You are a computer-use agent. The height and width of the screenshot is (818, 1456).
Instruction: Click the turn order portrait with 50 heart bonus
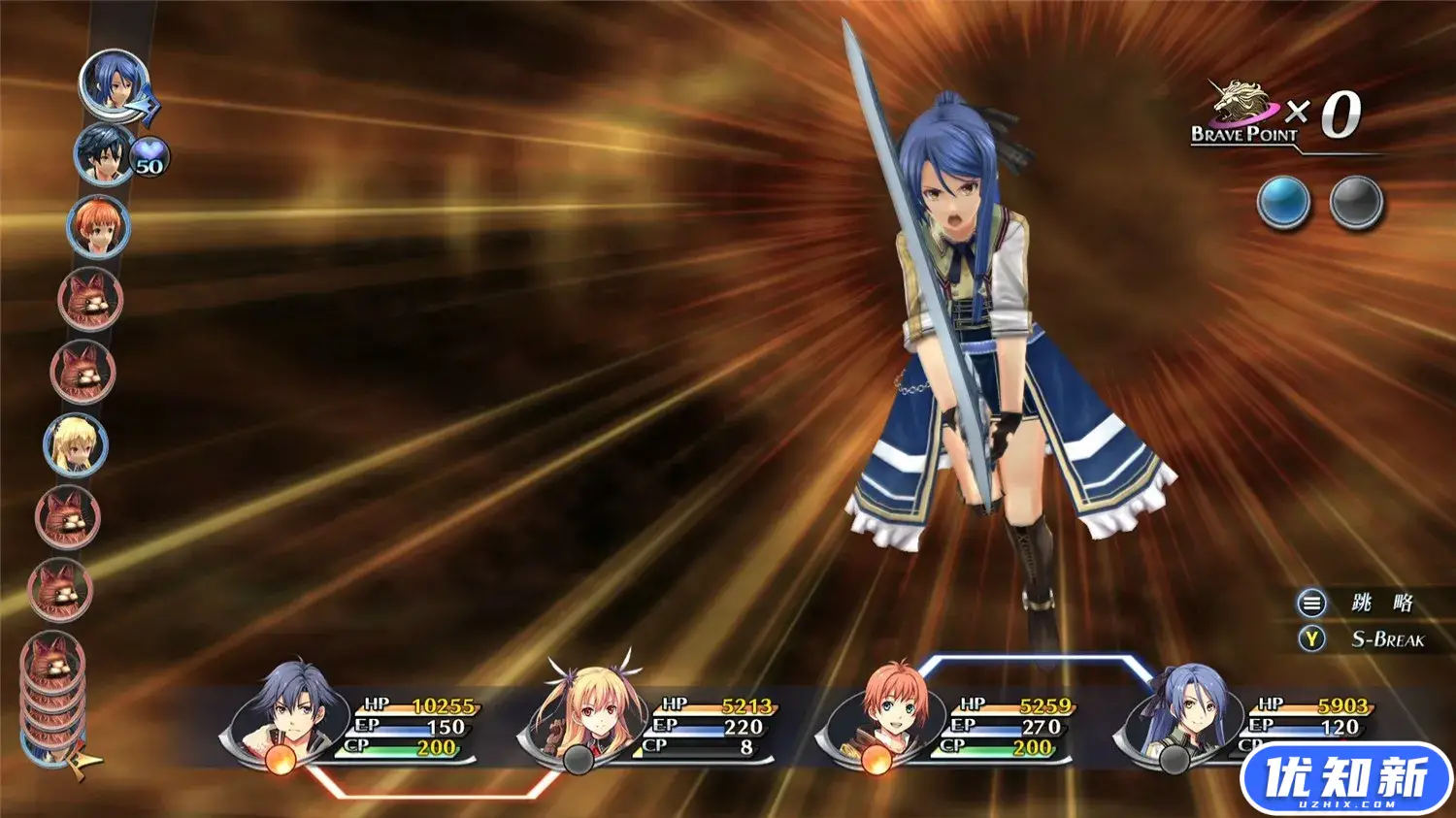(x=104, y=155)
